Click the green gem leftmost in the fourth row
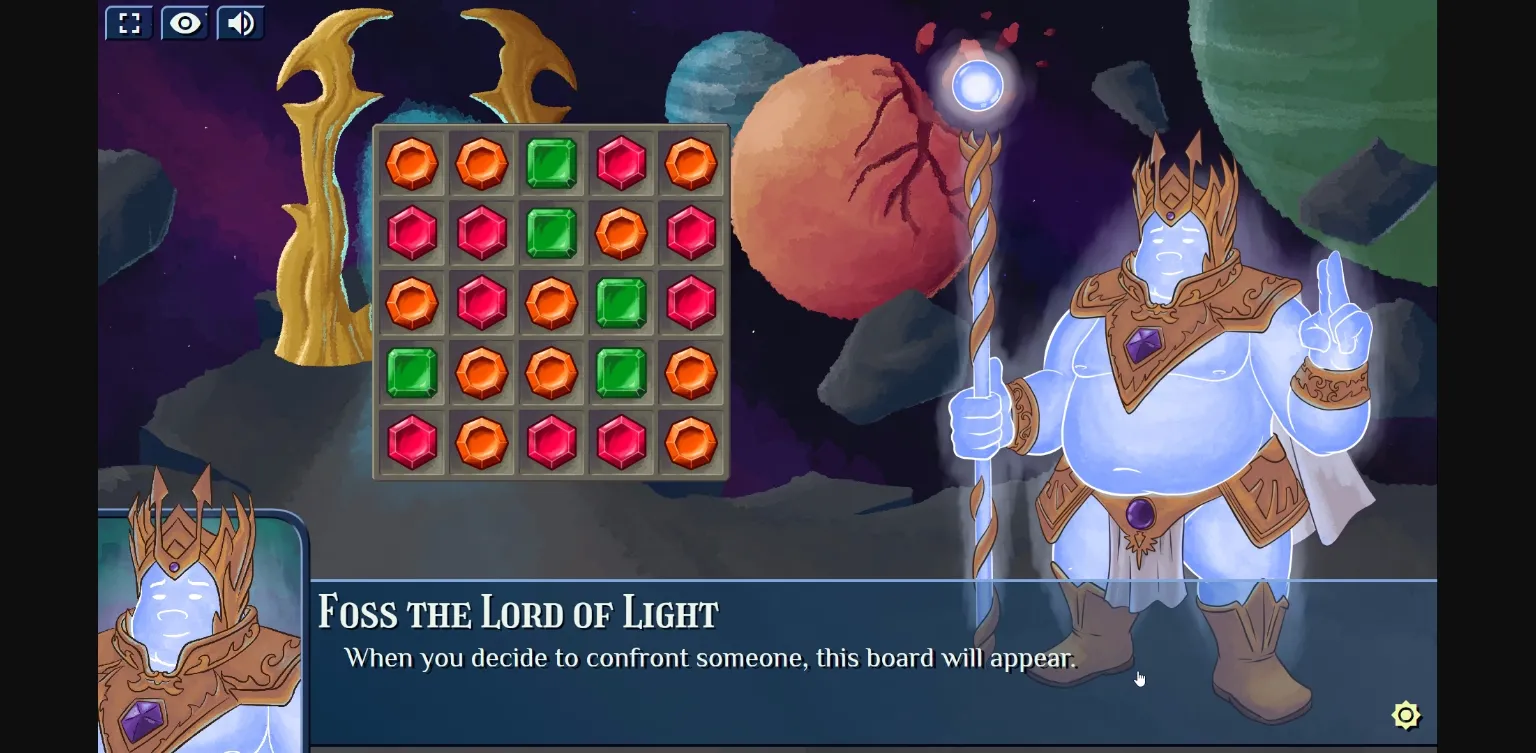Viewport: 1536px width, 753px height. (411, 373)
